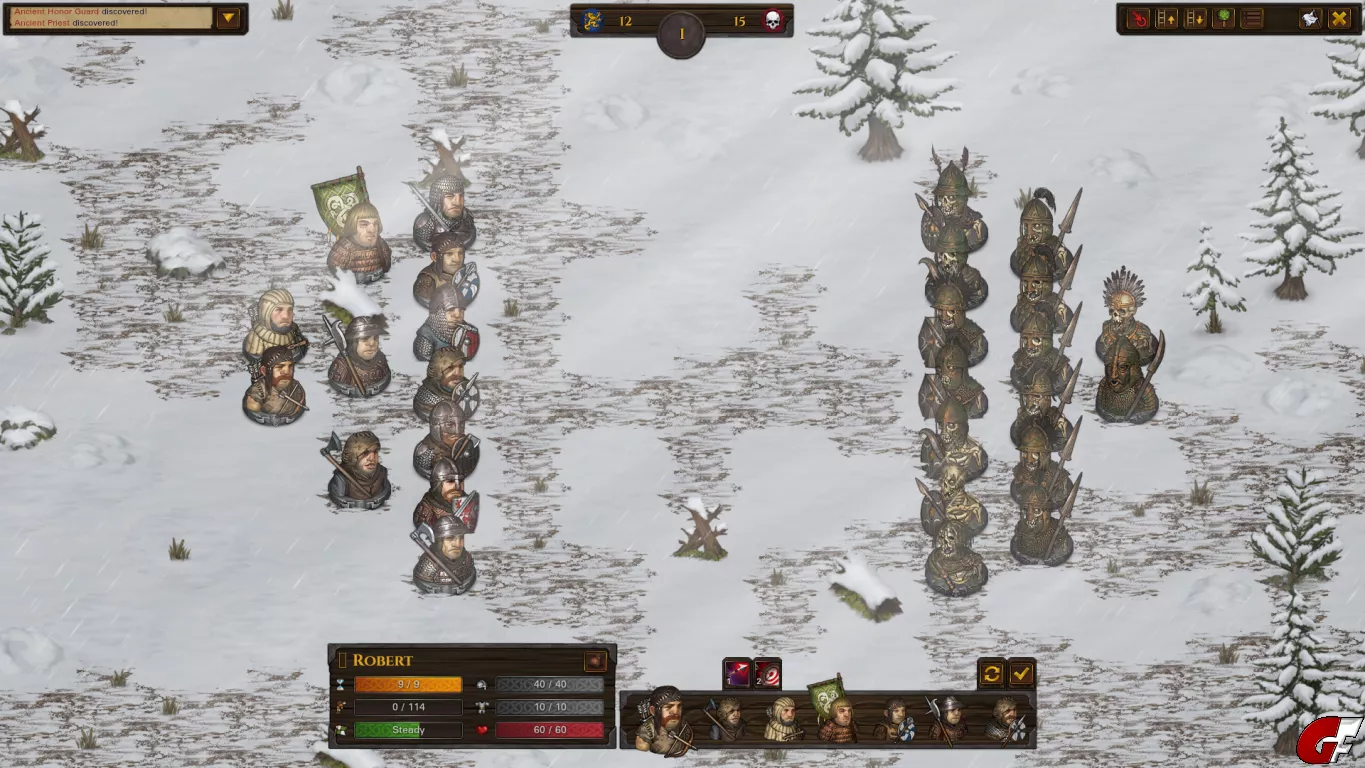Activate the target aimed-shot skill numbered 2
The width and height of the screenshot is (1365, 768).
click(x=767, y=674)
